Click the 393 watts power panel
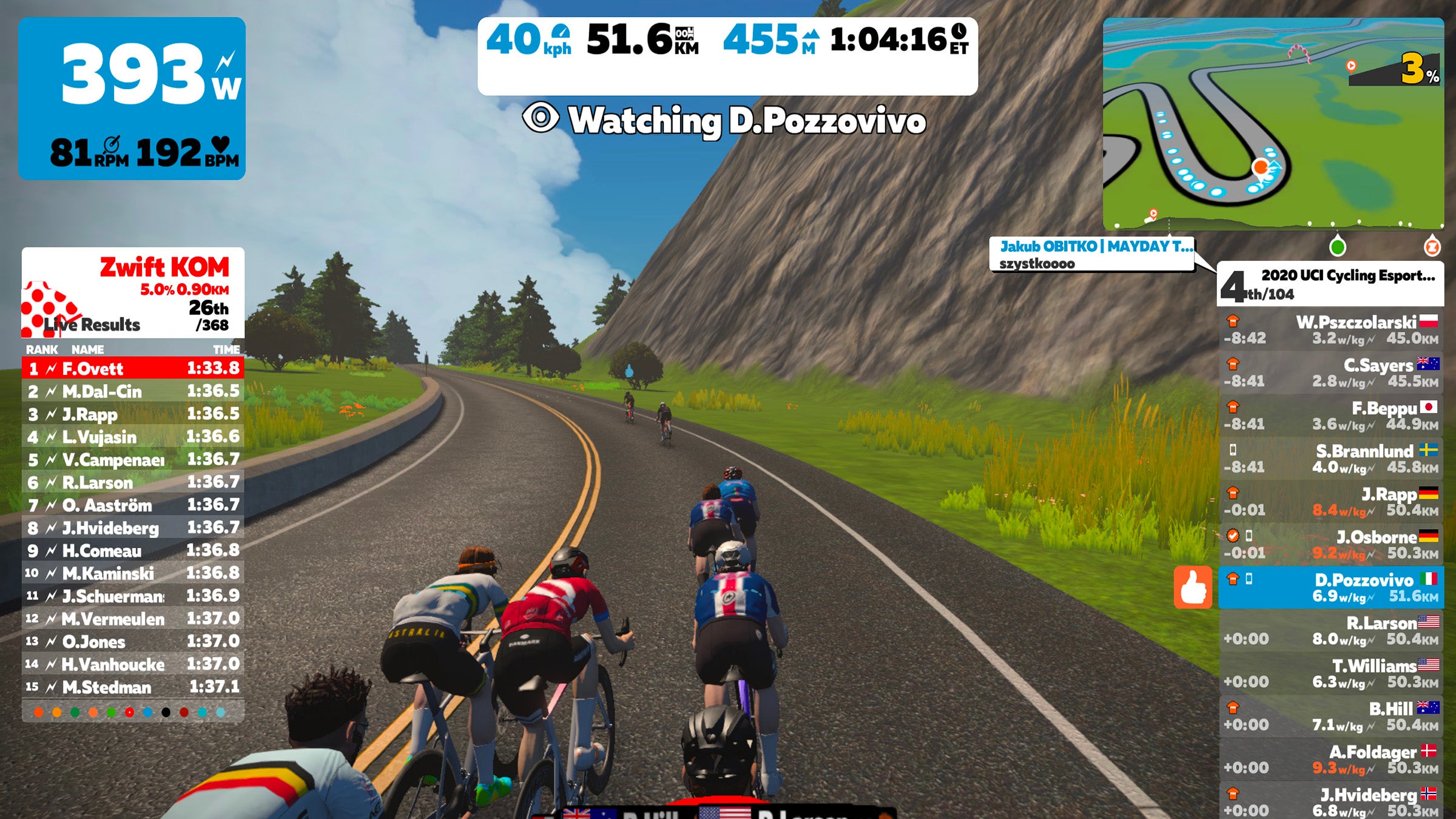This screenshot has width=1456, height=819. tap(132, 98)
